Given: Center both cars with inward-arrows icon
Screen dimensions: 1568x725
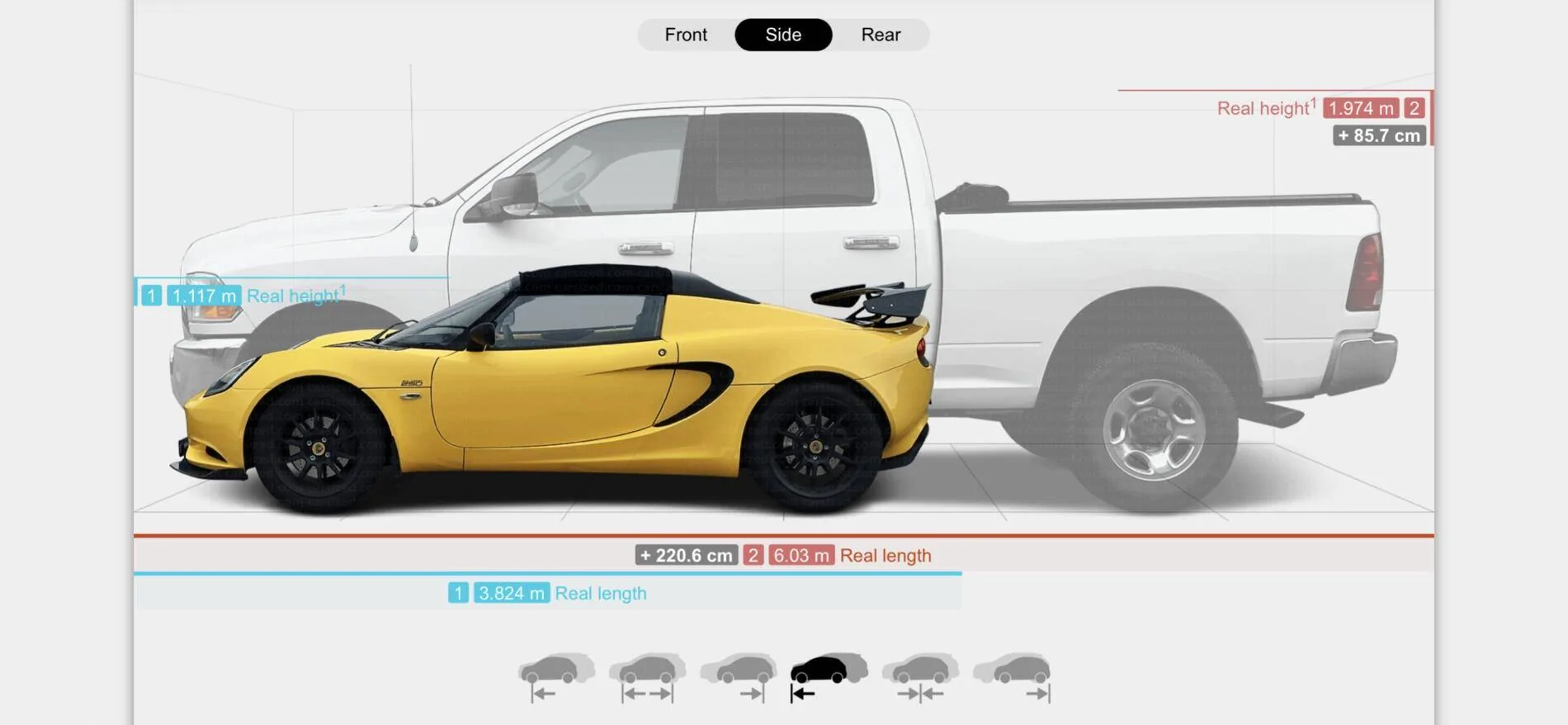Looking at the screenshot, I should pos(920,678).
